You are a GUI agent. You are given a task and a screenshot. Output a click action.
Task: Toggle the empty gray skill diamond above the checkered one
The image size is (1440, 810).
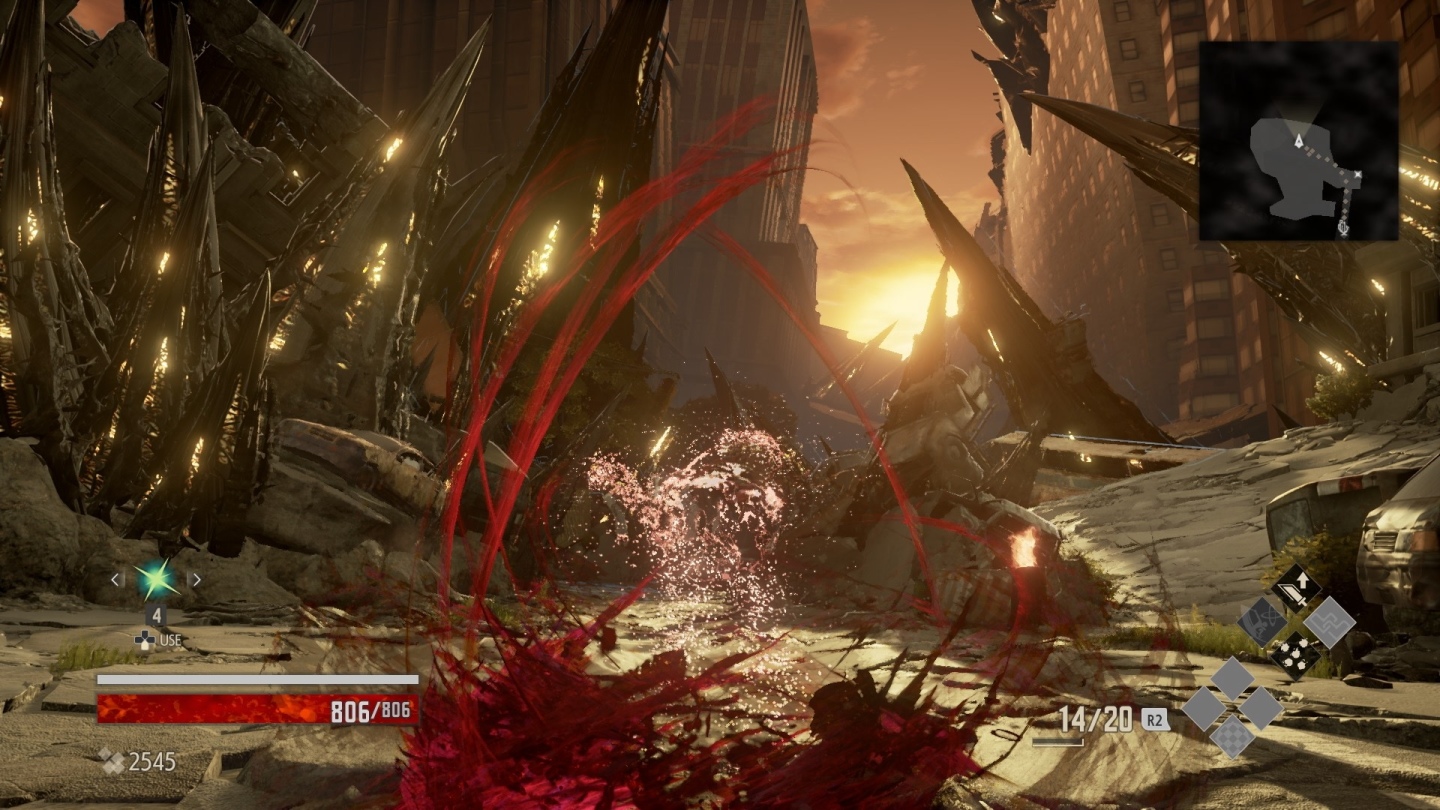pyautogui.click(x=1232, y=677)
